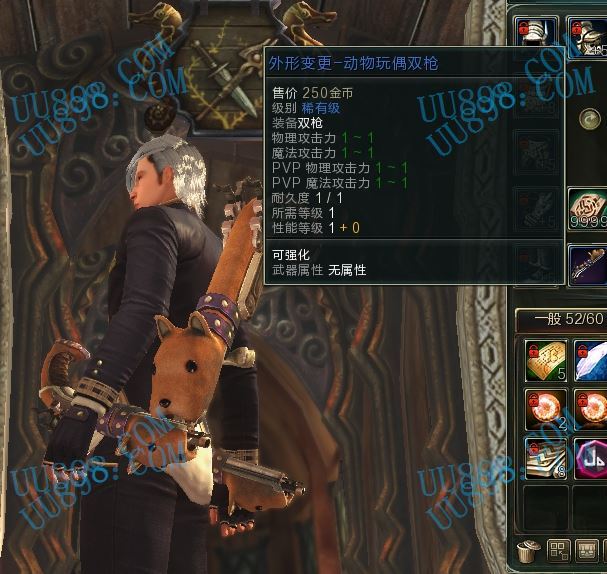Click the locked helmet equipment slot
The height and width of the screenshot is (574, 607).
tap(588, 32)
